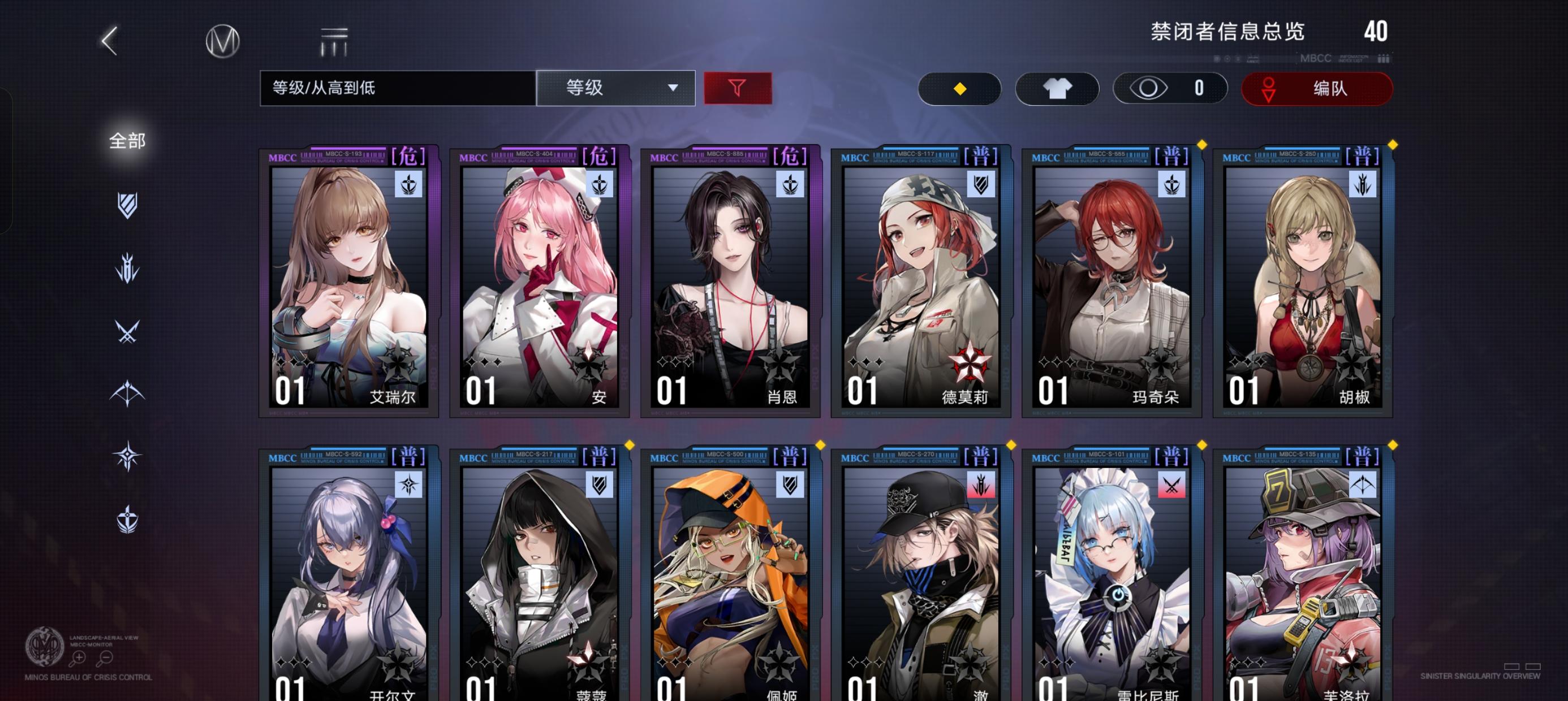
Task: Open the 等级 sorting dropdown
Action: click(616, 88)
